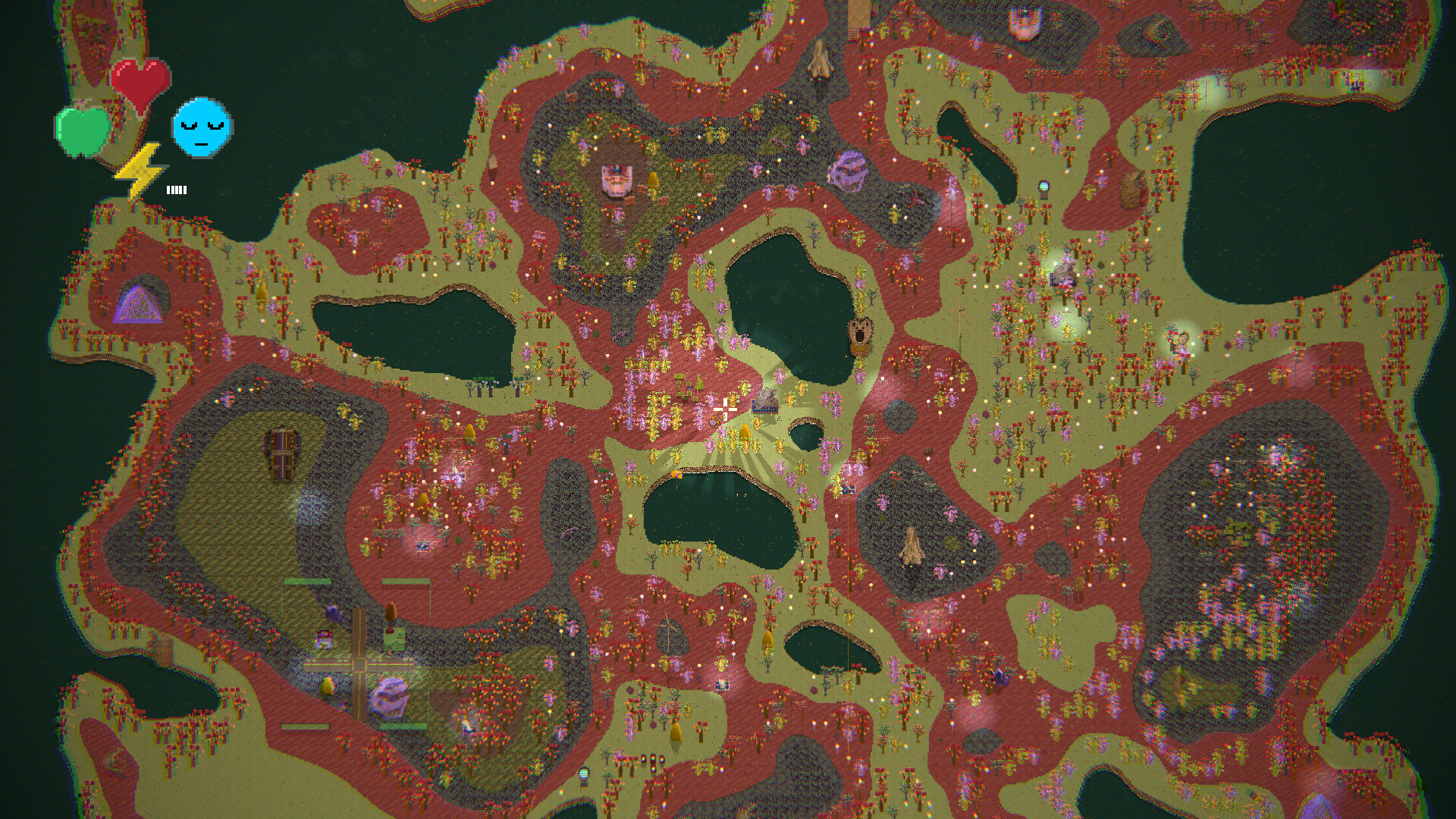Click the large tree stump on the dark hill
The width and height of the screenshot is (1456, 819).
(x=910, y=548)
